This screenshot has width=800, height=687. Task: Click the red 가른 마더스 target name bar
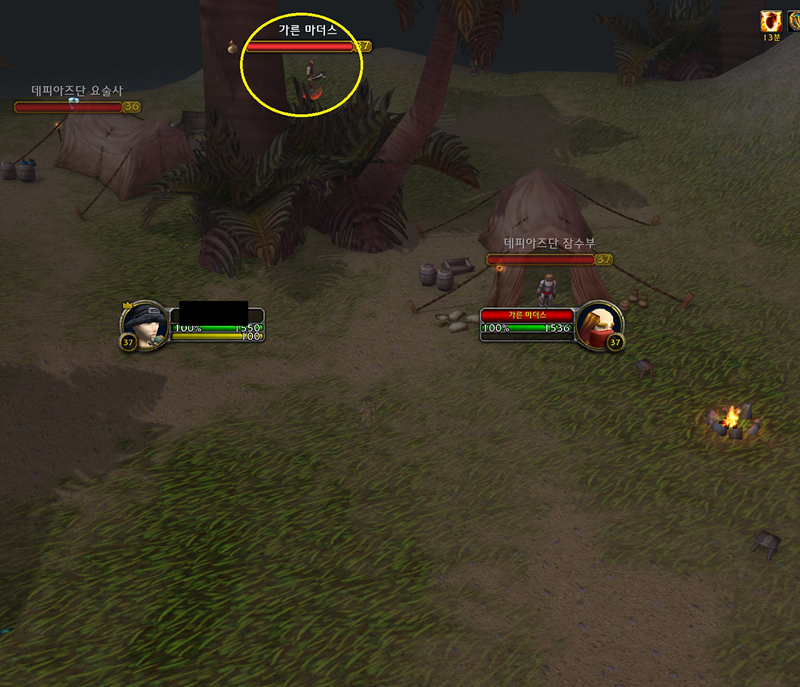click(526, 315)
